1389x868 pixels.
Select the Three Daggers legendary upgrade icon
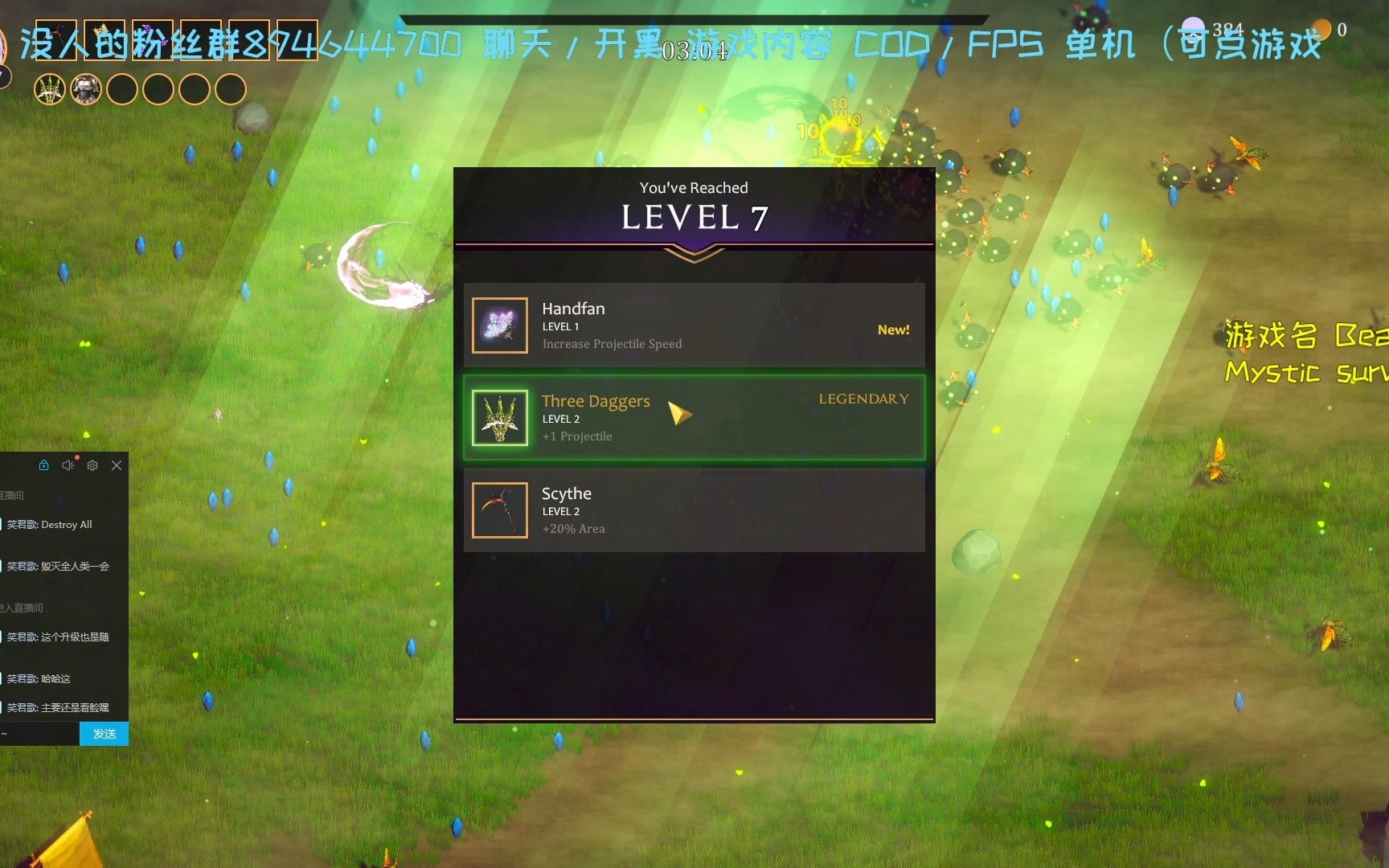[500, 416]
